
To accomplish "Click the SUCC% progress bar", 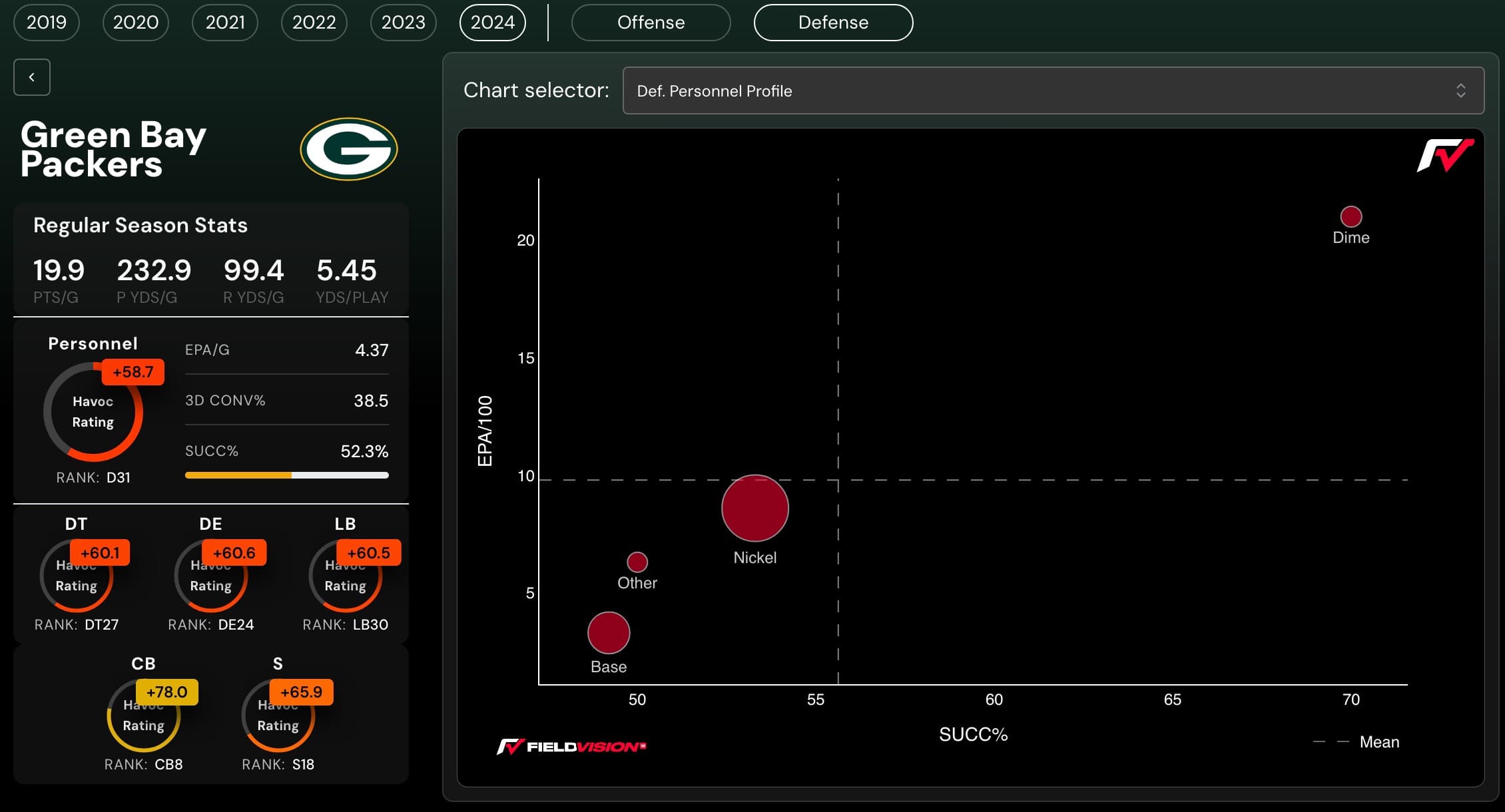I will coord(286,475).
